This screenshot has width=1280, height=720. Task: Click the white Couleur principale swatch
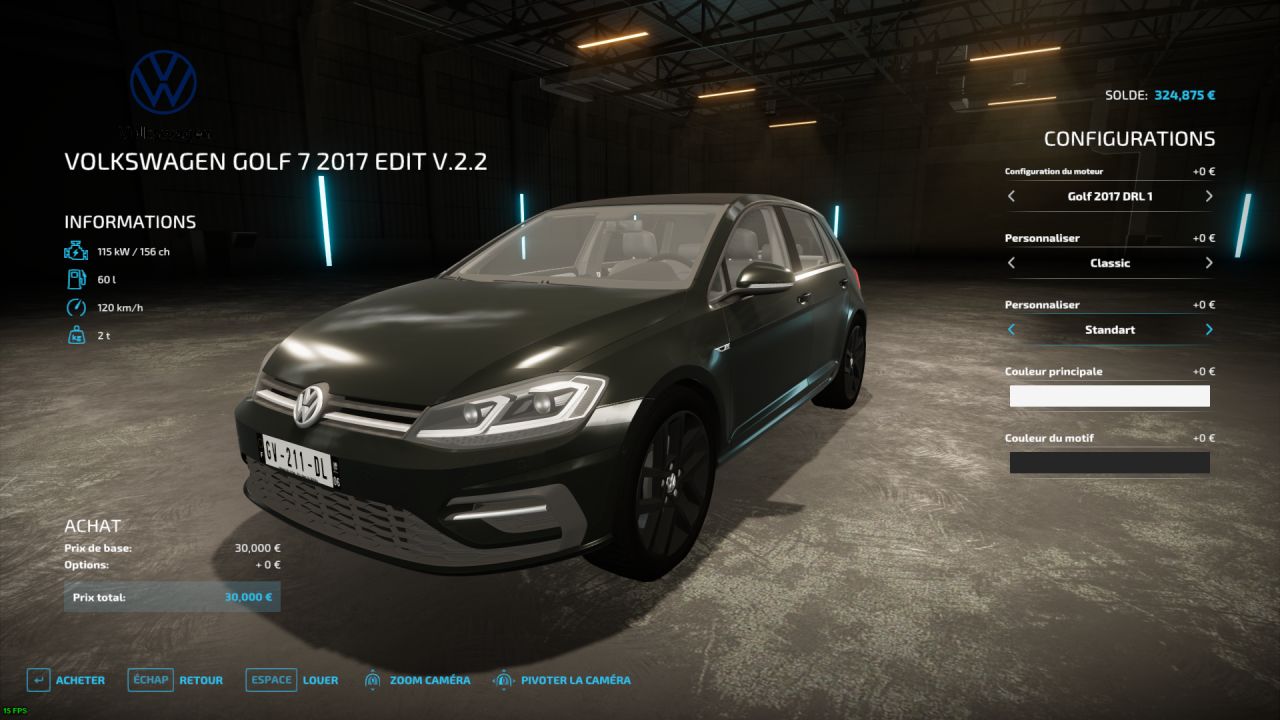coord(1109,396)
